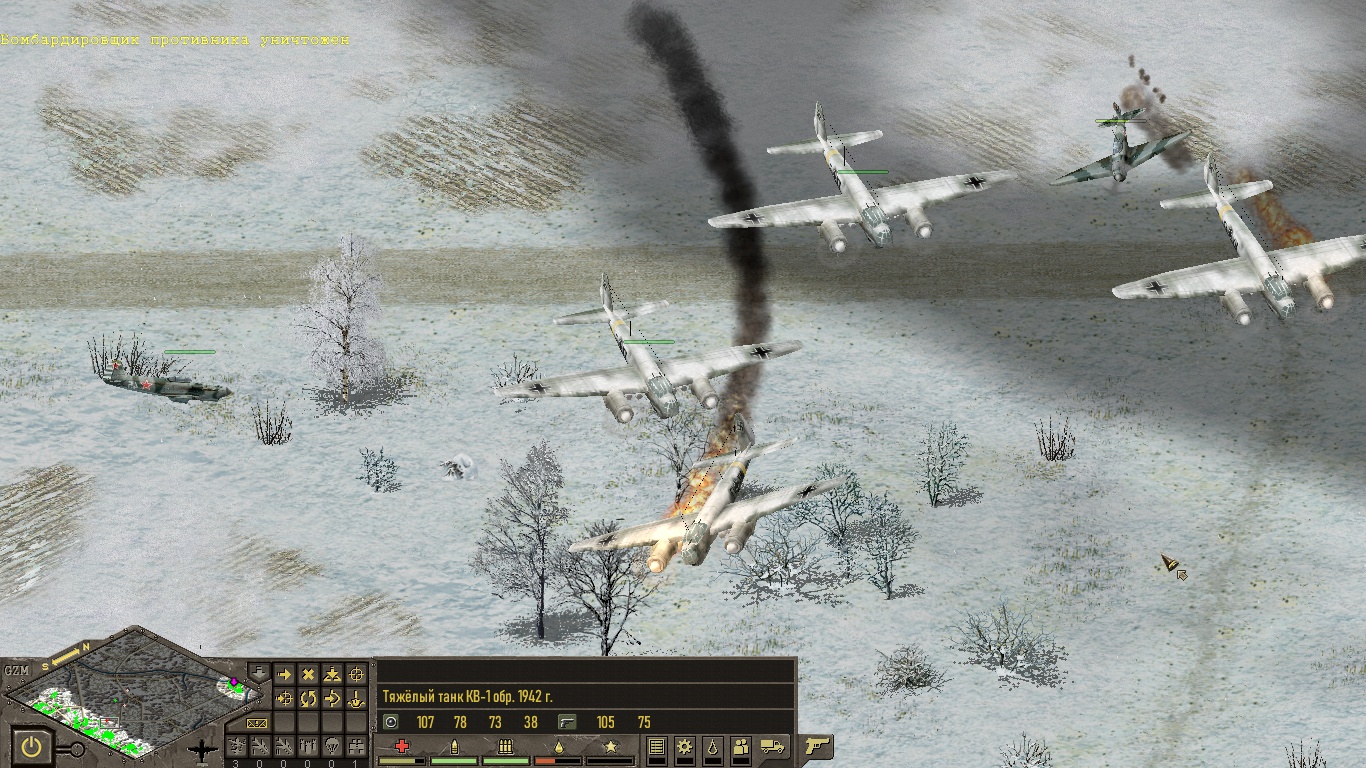Switch to the pistol panel tab

coord(817,746)
